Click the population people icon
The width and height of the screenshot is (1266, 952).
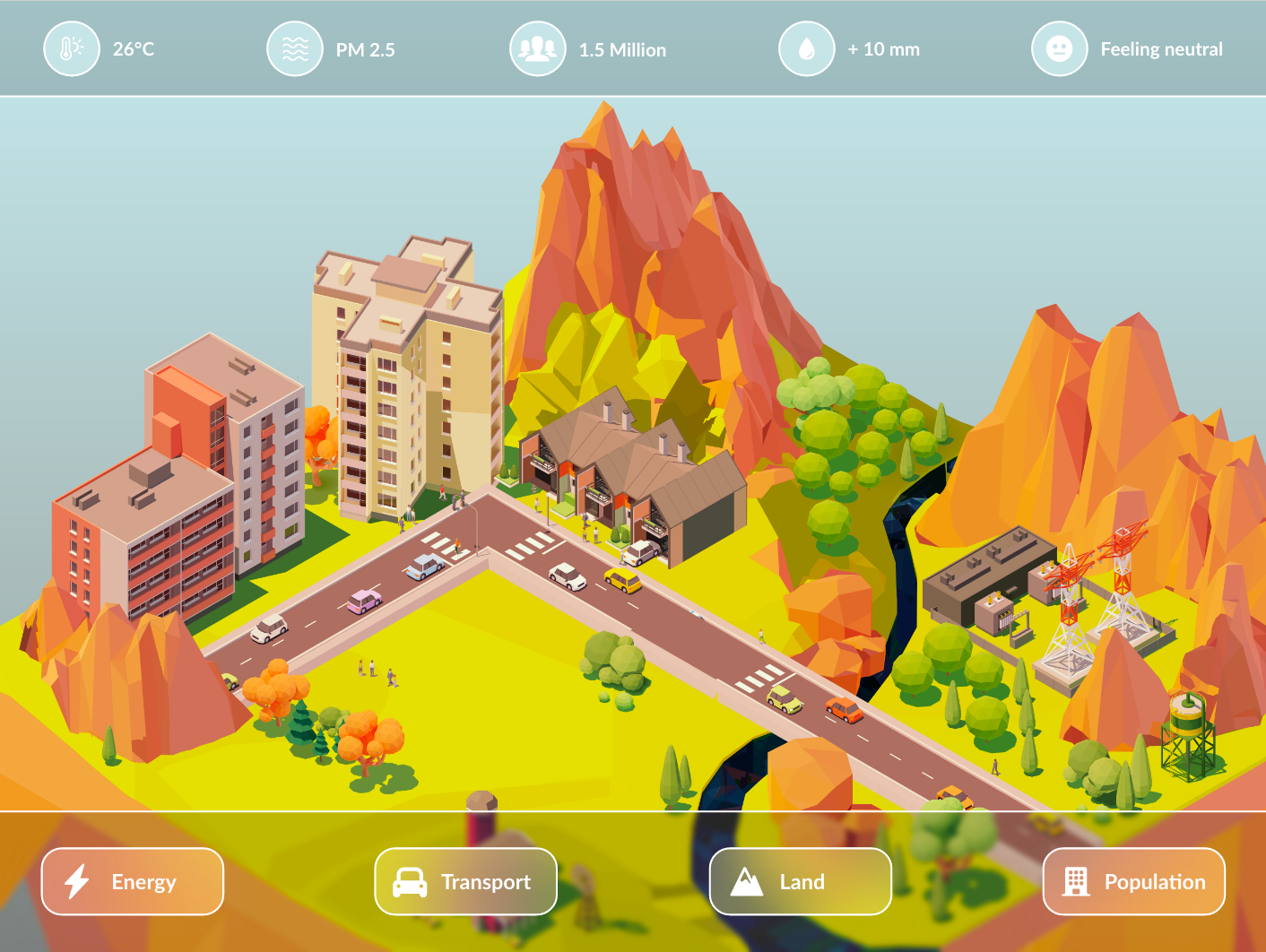coord(537,49)
